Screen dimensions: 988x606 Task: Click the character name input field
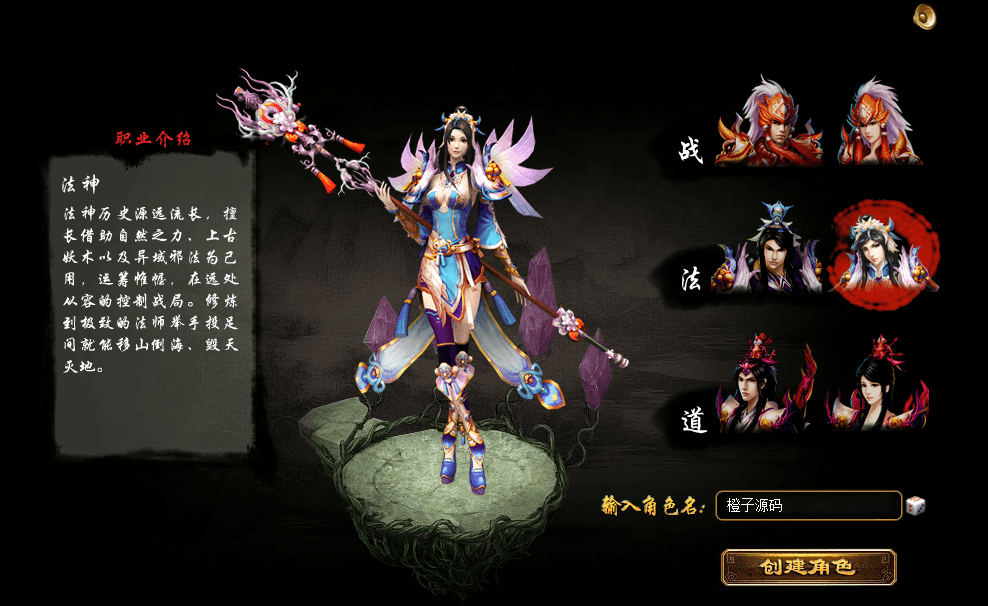[x=808, y=506]
